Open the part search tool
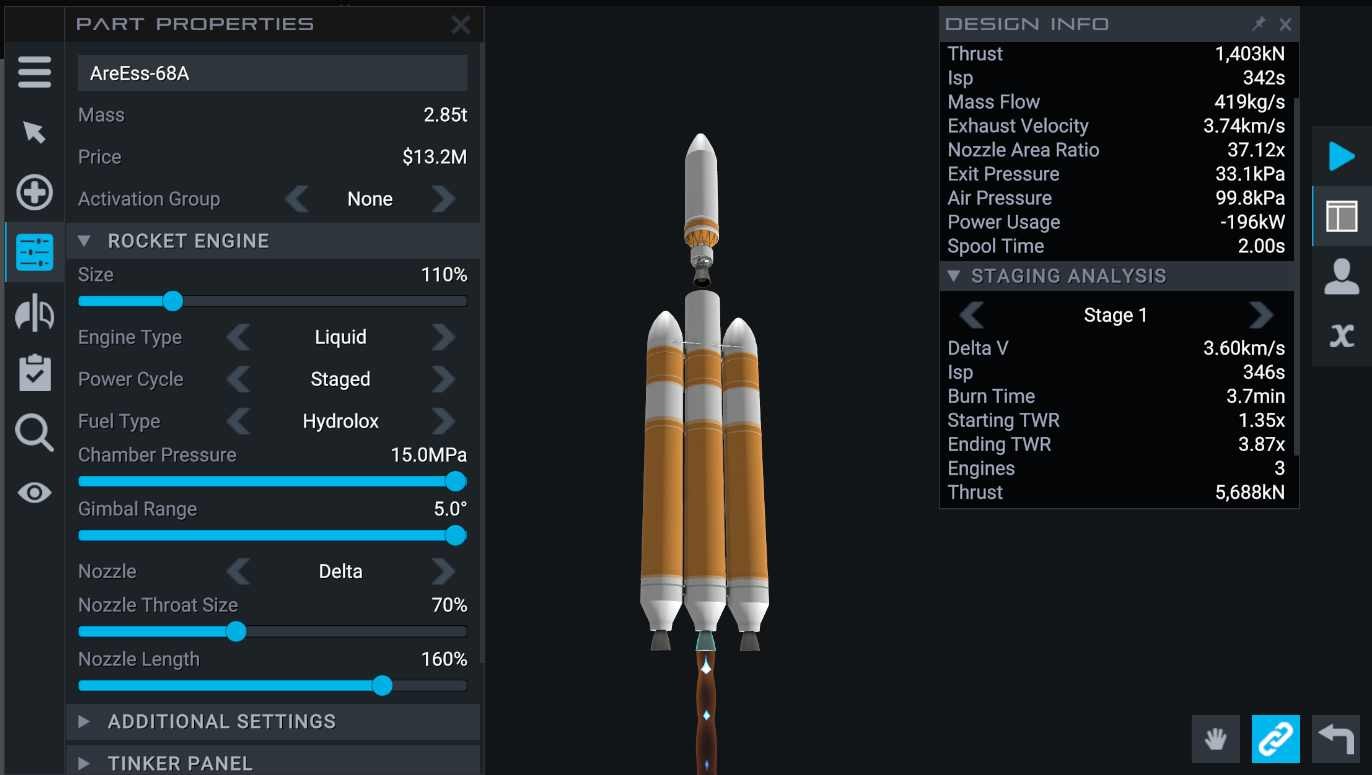 pos(34,433)
